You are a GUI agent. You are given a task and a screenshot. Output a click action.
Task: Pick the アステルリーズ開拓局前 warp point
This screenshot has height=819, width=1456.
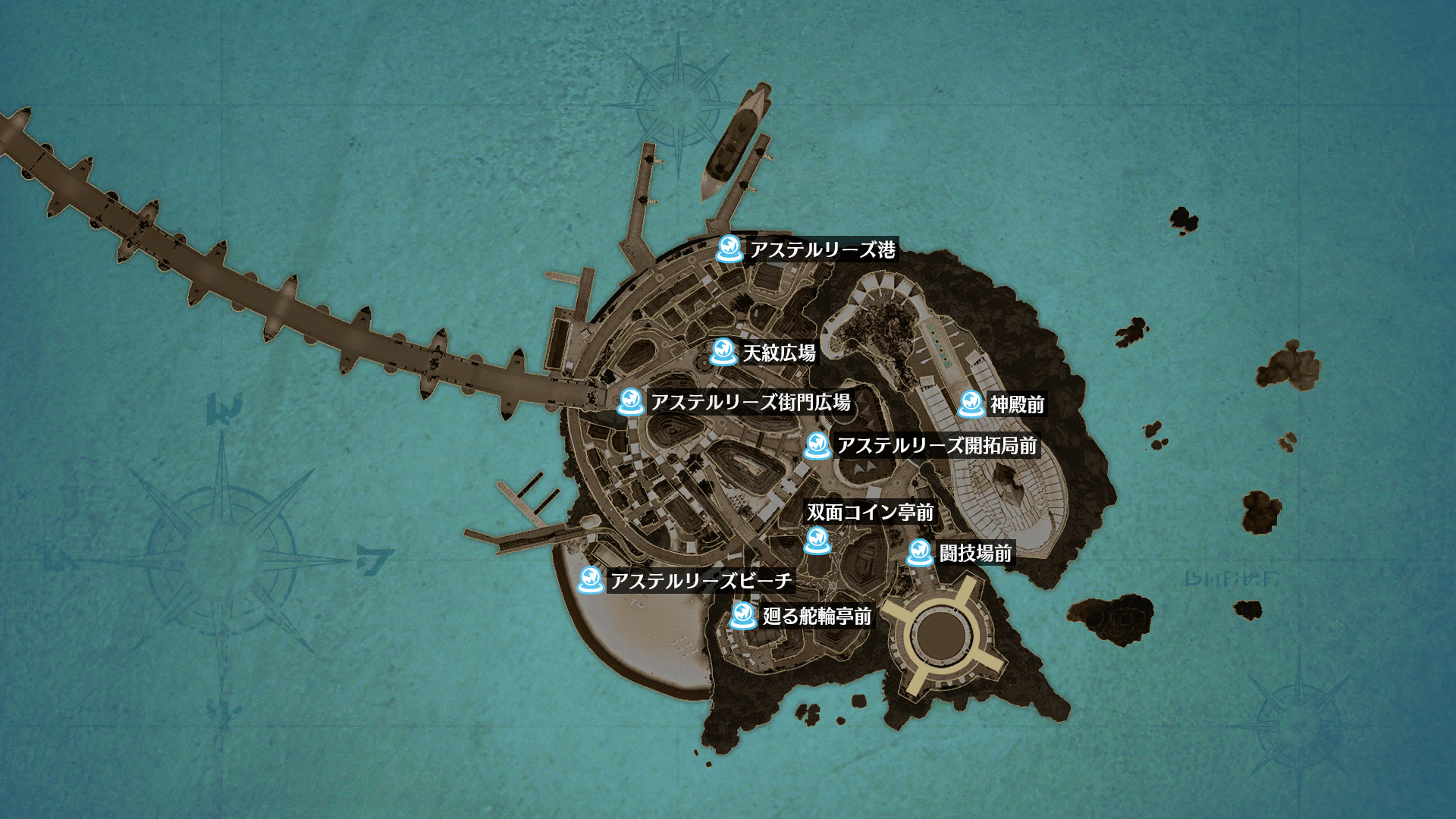(817, 445)
